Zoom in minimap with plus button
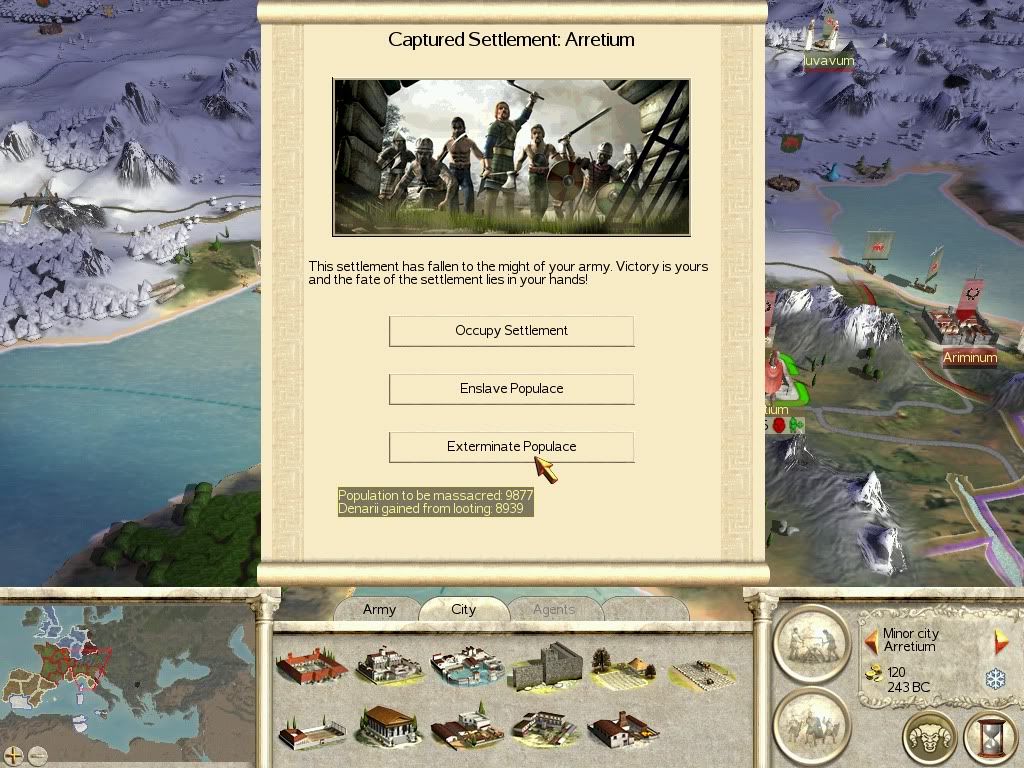This screenshot has width=1024, height=768. (x=13, y=756)
